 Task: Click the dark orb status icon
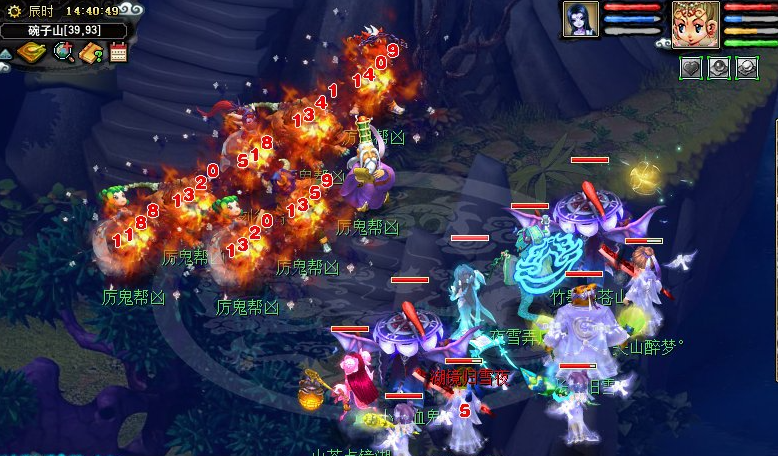(x=719, y=68)
